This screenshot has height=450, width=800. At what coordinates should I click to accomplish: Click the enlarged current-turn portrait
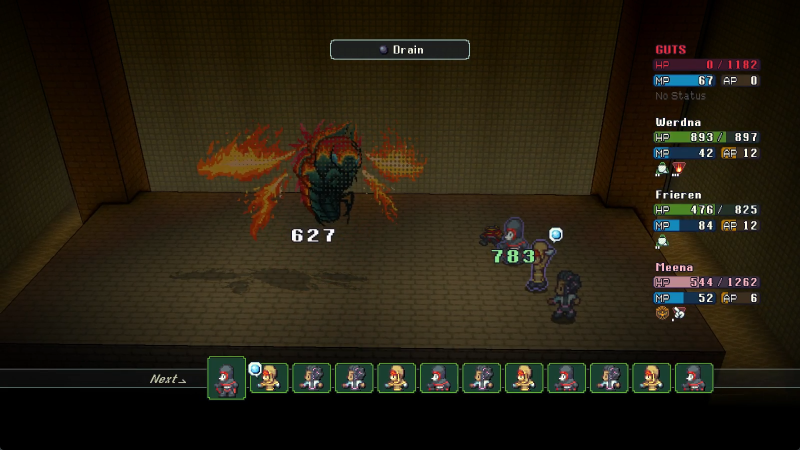coord(226,378)
